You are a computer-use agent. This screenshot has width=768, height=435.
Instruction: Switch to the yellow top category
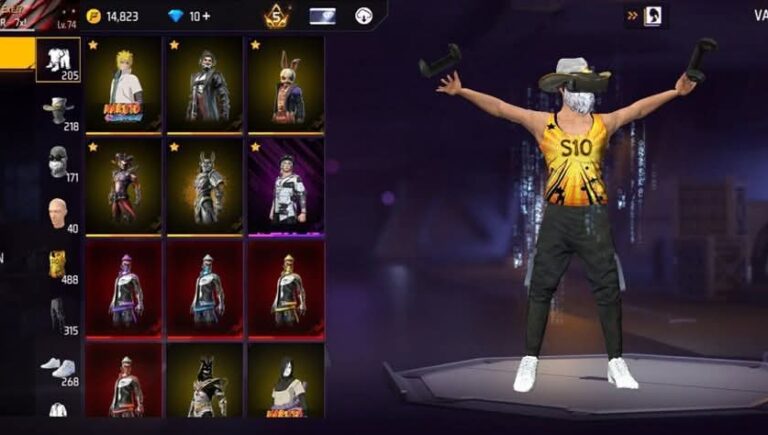[x=58, y=264]
